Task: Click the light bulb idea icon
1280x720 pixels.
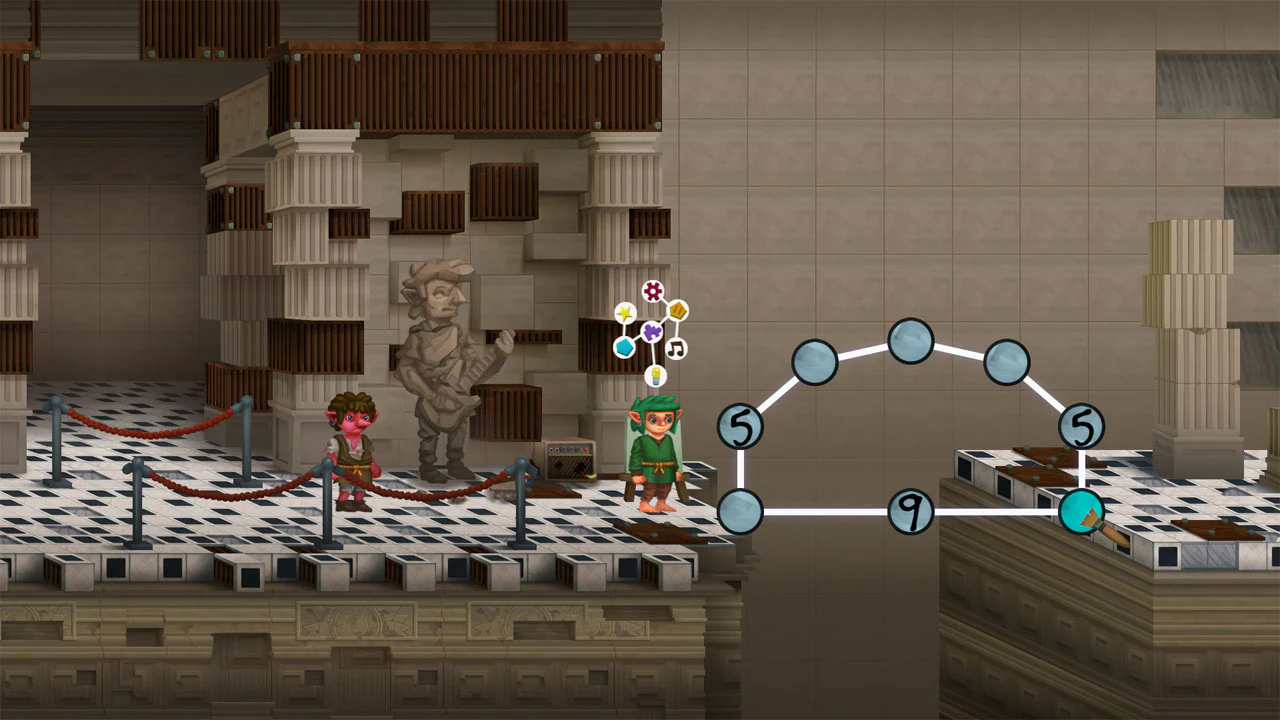Action: pyautogui.click(x=656, y=375)
